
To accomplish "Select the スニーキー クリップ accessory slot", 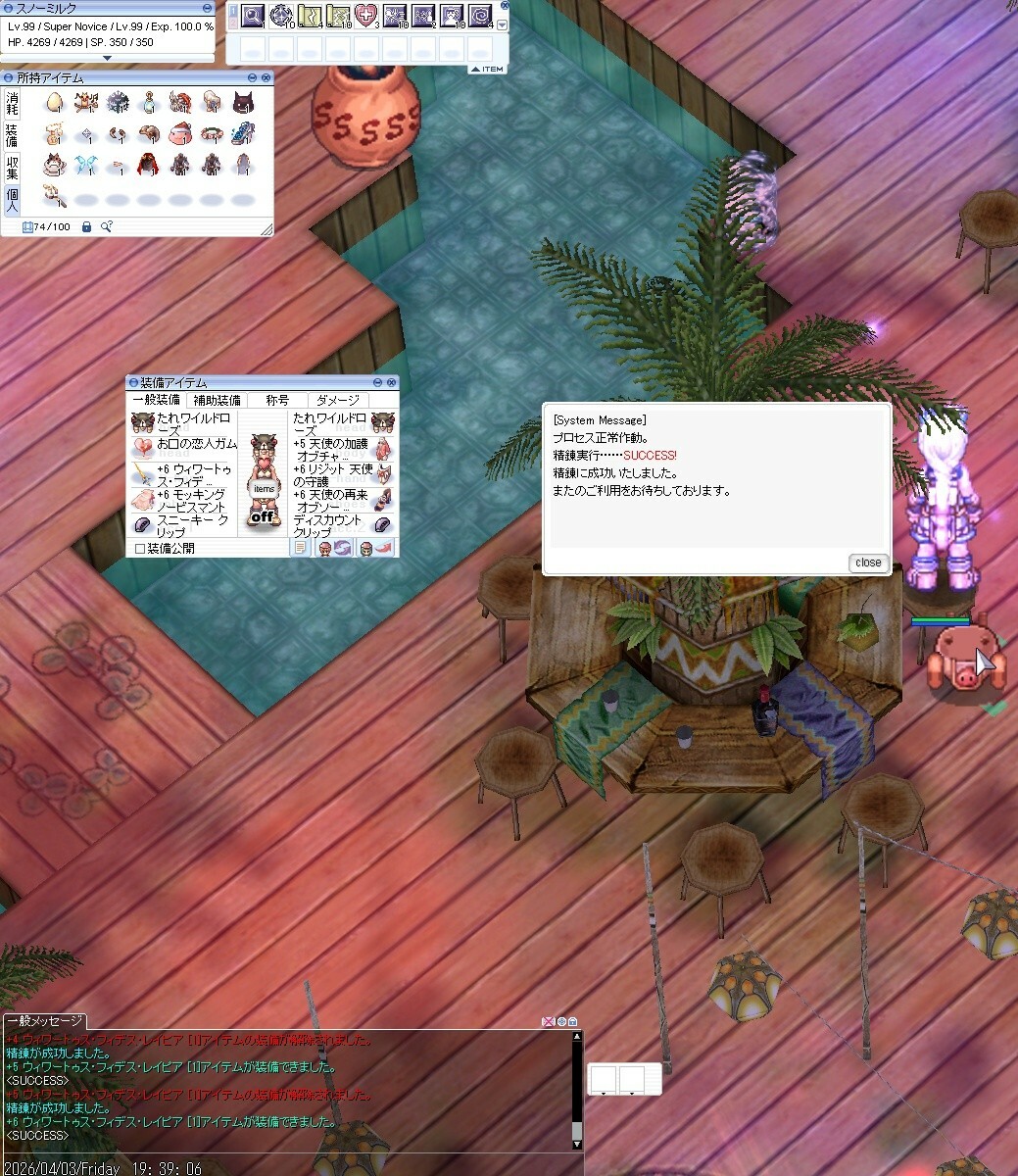I will [181, 526].
